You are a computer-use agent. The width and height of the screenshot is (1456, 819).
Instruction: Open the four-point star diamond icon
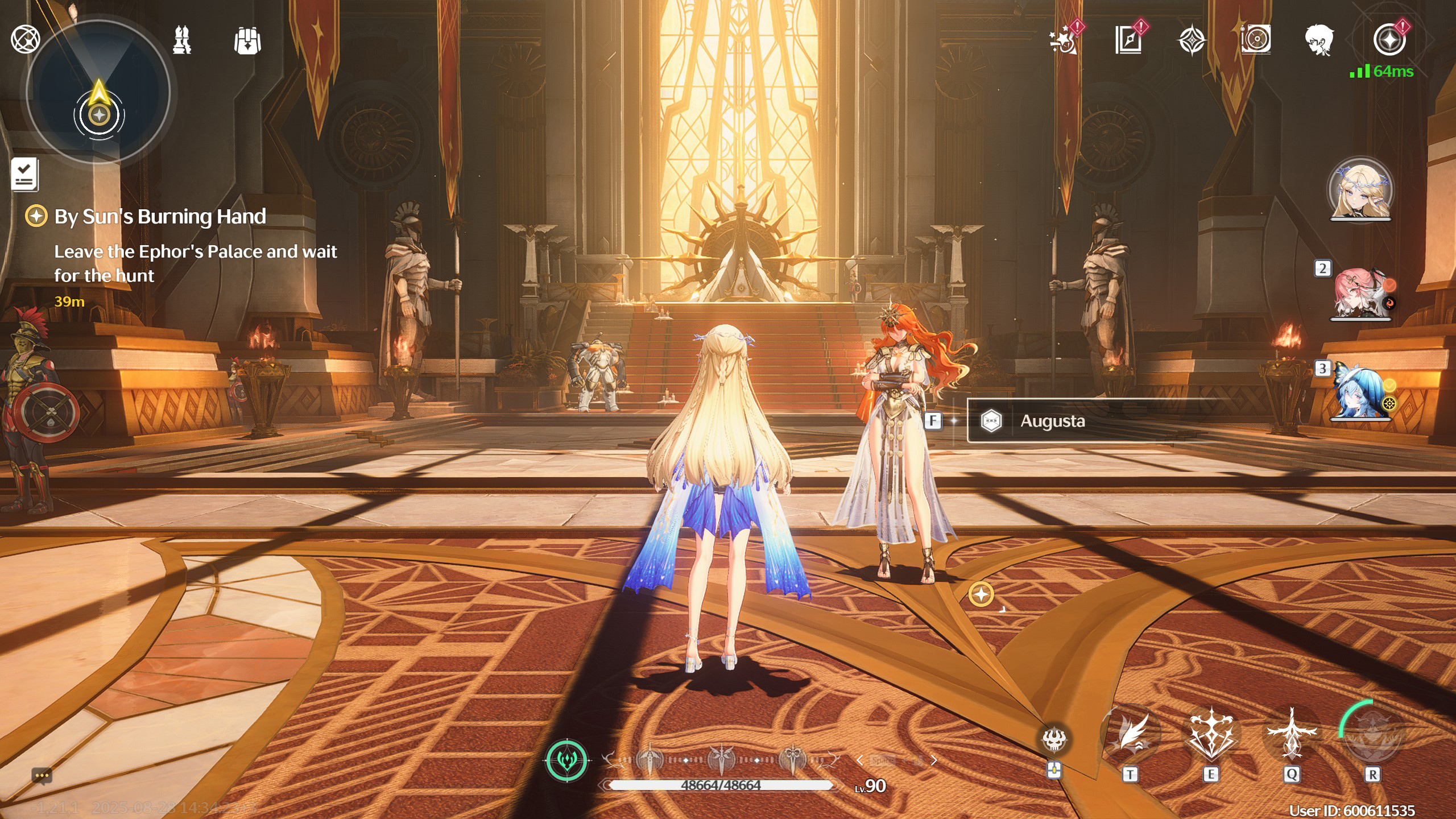pos(1192,41)
